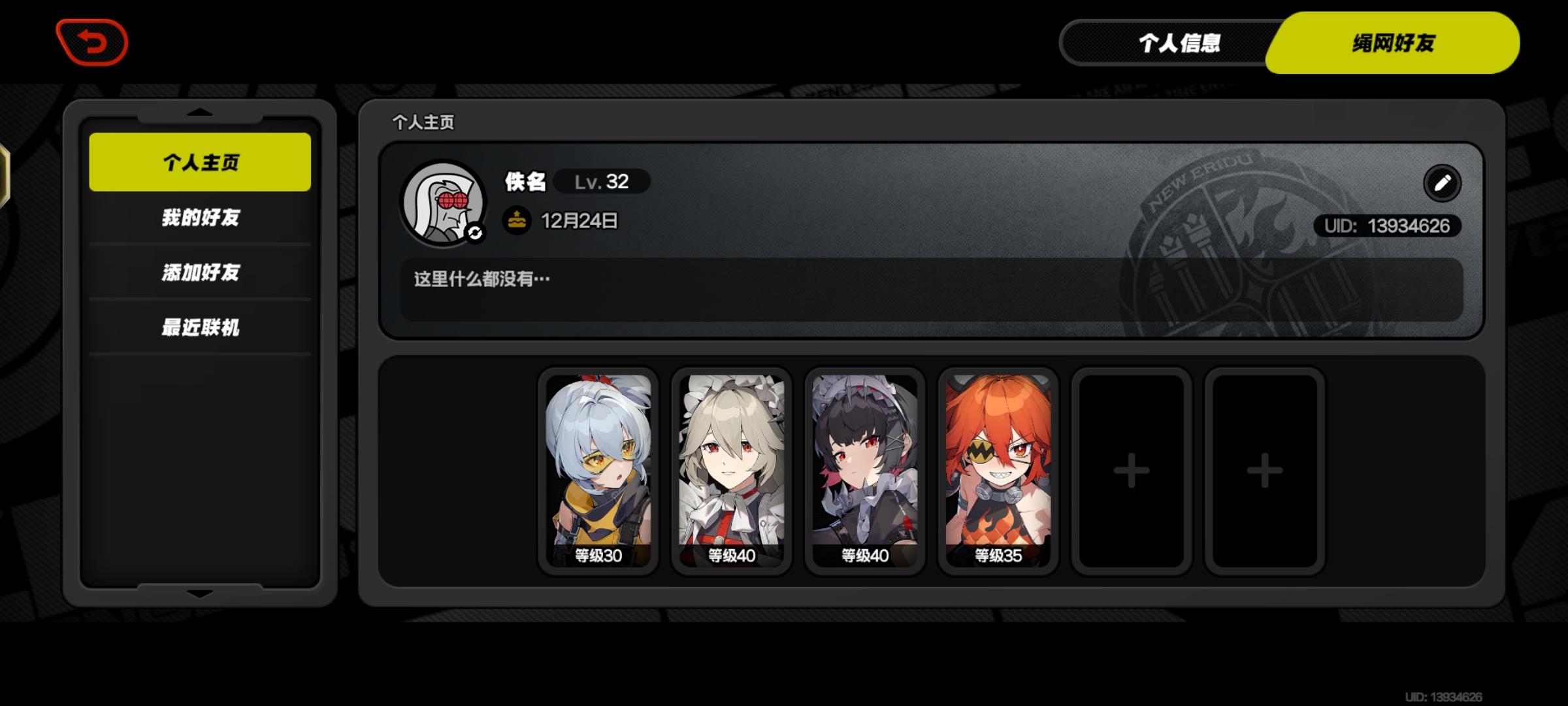Click the birthday cake icon beside 12月24日
Image resolution: width=1568 pixels, height=706 pixels.
516,222
